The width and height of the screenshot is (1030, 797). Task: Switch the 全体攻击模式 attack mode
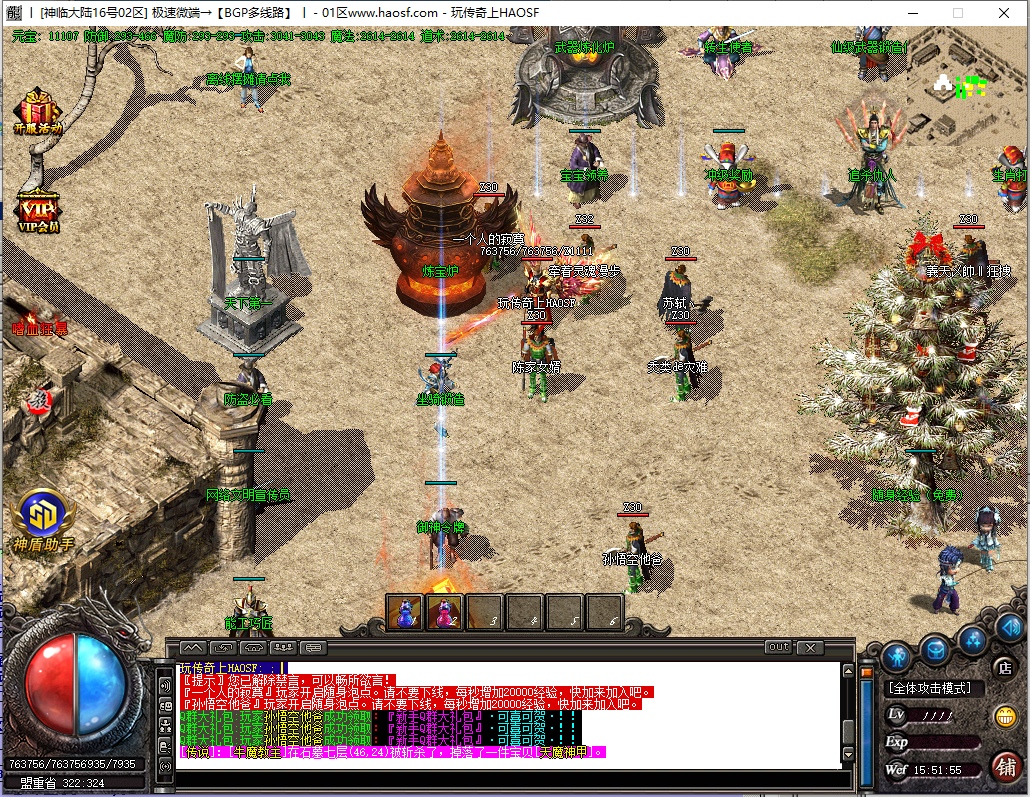point(935,688)
